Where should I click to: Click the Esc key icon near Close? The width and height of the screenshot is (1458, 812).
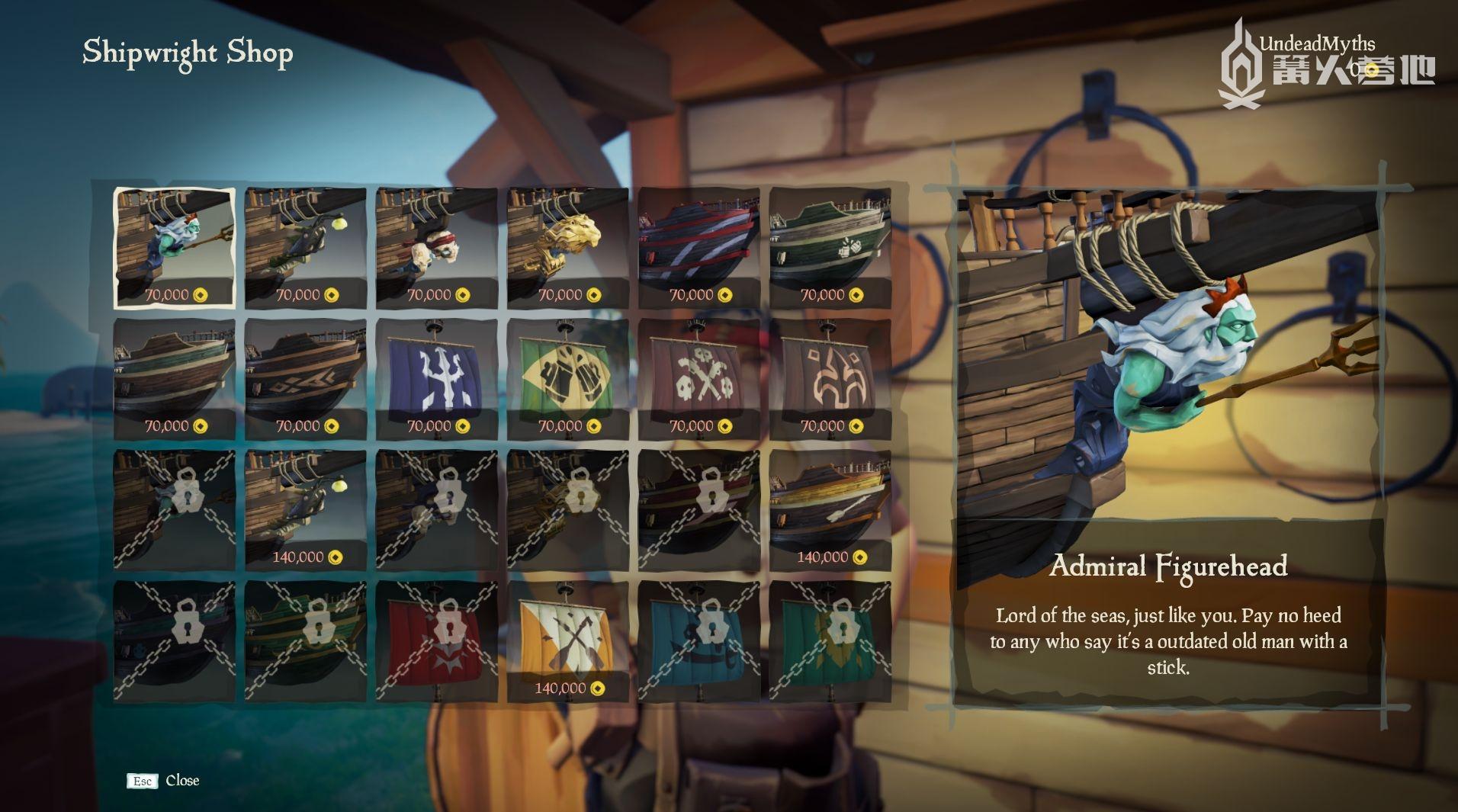coord(143,781)
